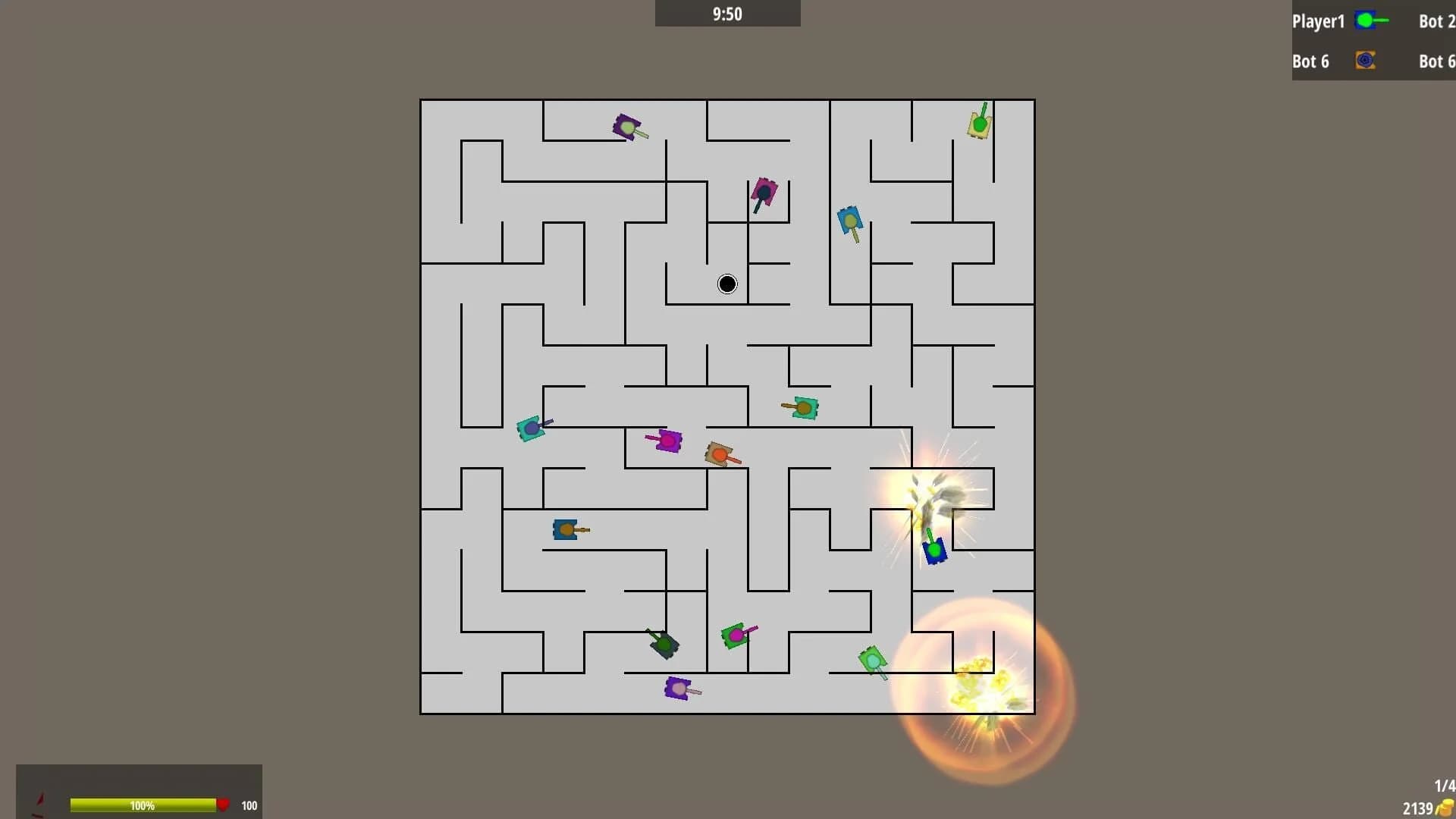1456x819 pixels.
Task: Click the blue tank near the maze's upper middle
Action: point(851,220)
